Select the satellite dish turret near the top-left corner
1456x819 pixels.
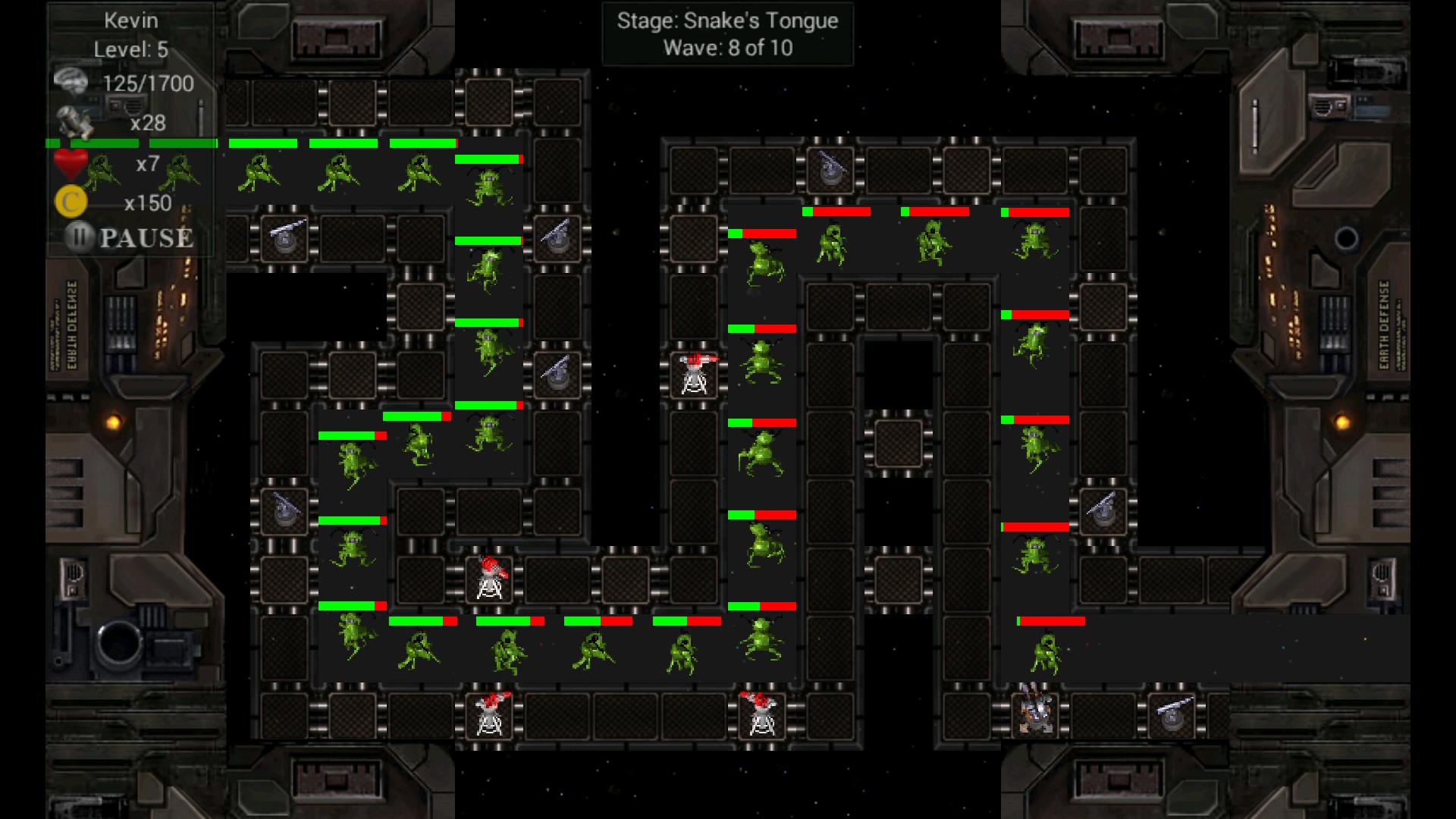click(284, 239)
